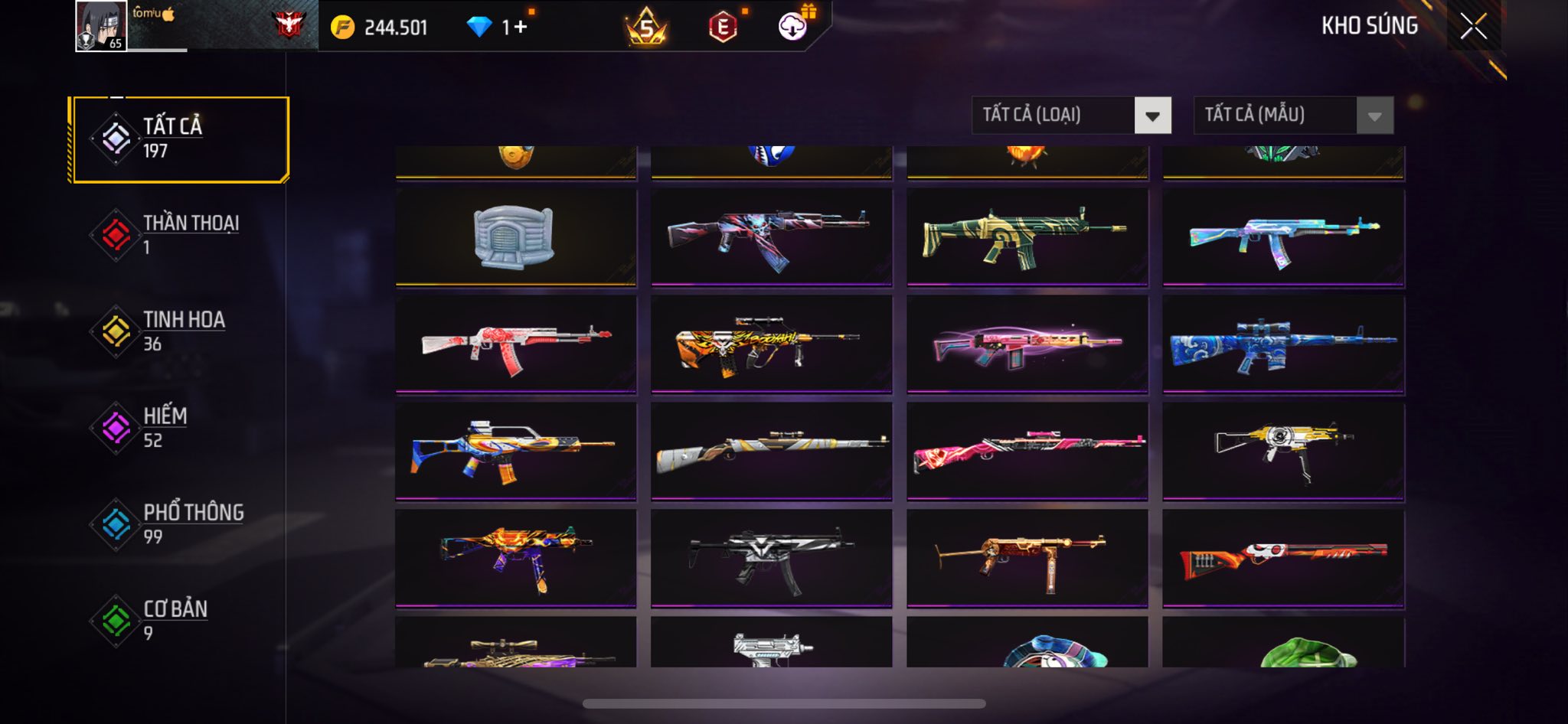Select the gray gloo wall skin

click(x=515, y=236)
